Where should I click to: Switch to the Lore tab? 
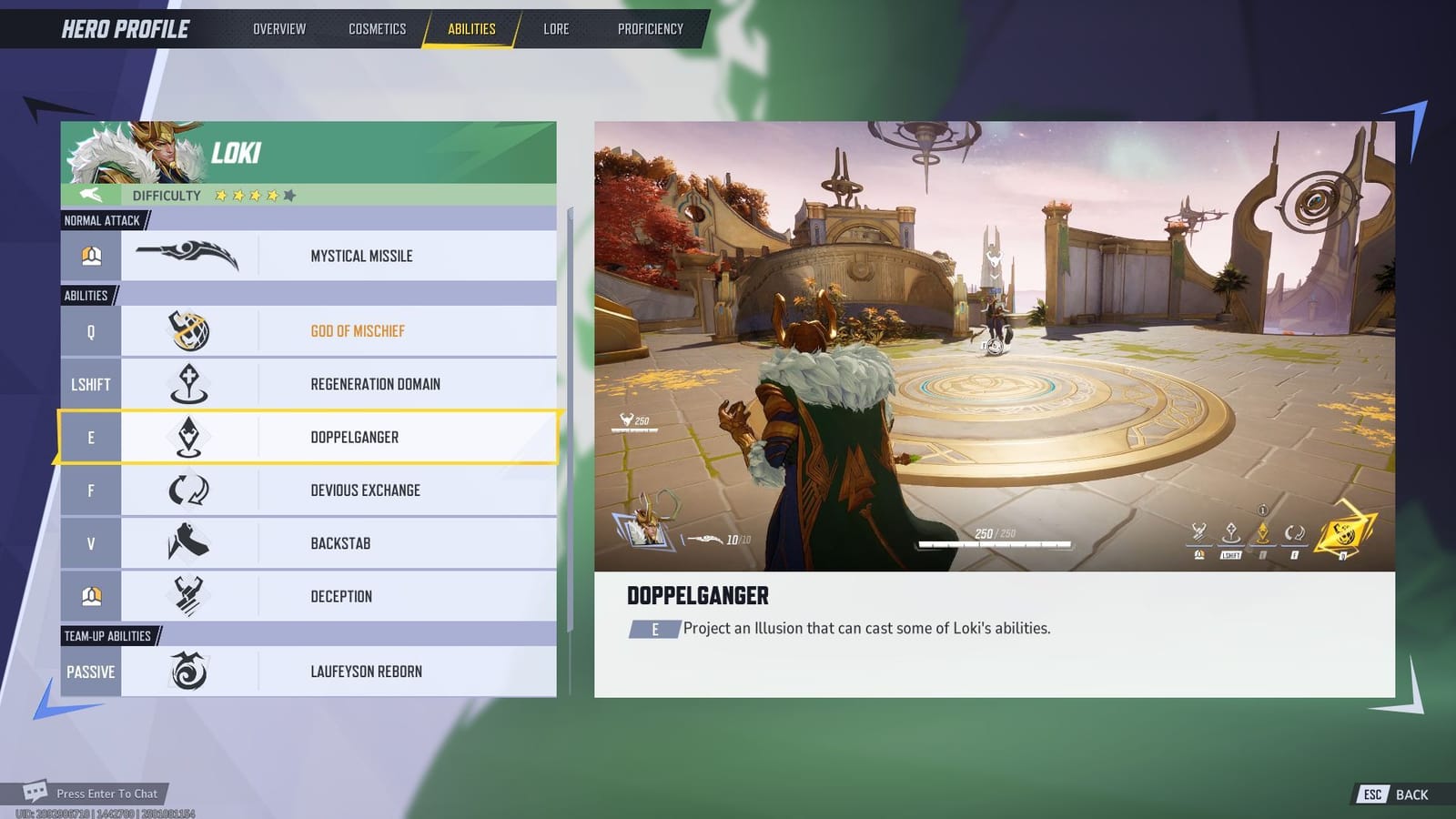555,28
